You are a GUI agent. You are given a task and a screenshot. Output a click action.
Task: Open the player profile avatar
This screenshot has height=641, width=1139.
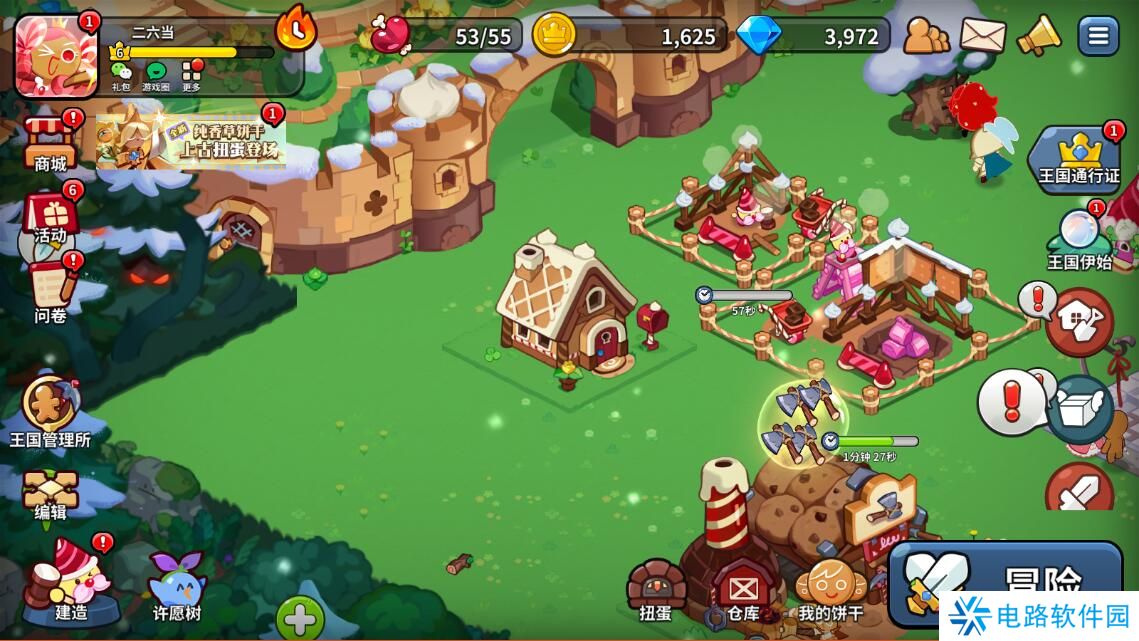(57, 55)
